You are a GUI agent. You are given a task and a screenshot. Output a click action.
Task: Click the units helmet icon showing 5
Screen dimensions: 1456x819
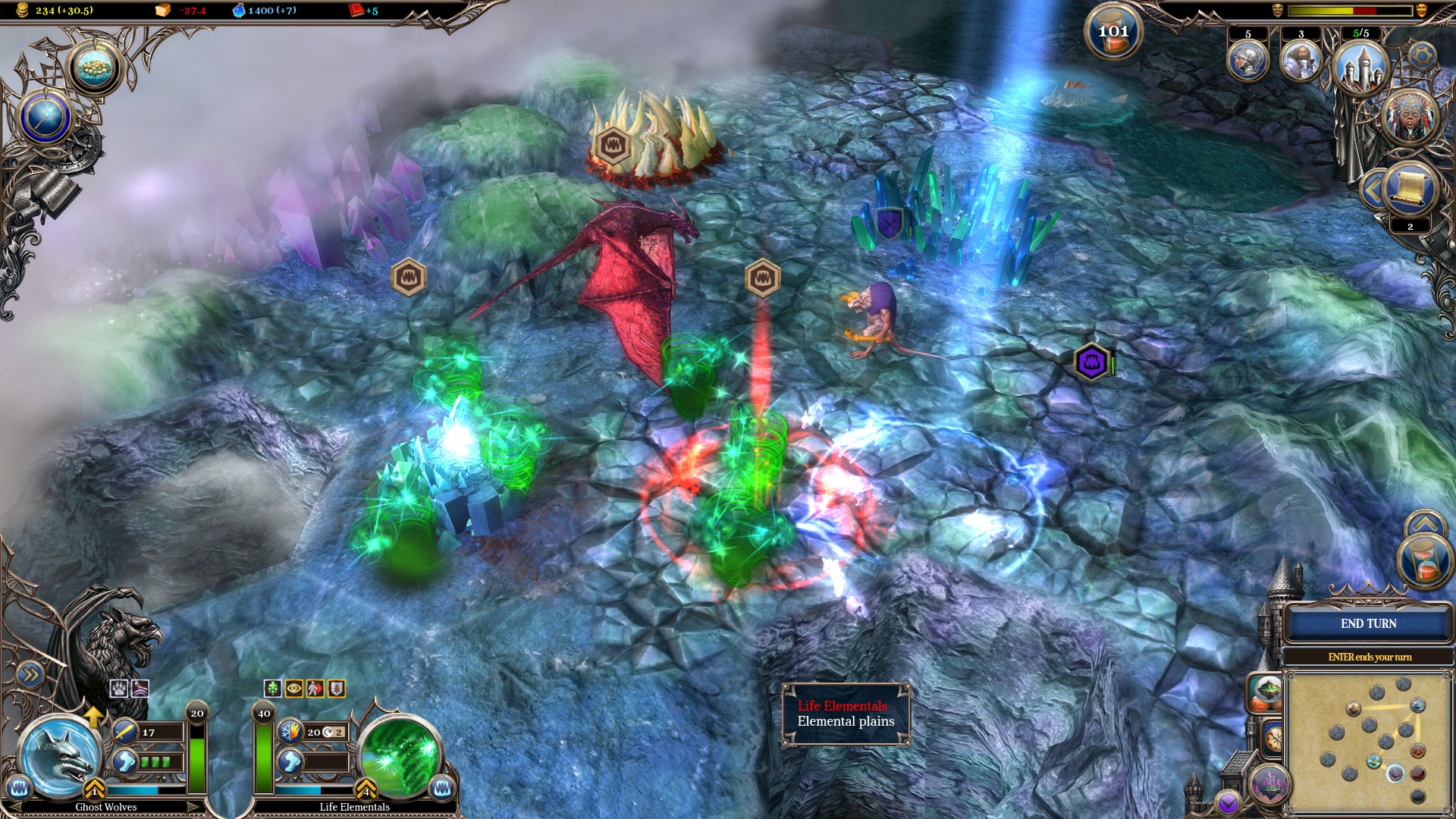coord(1248,58)
